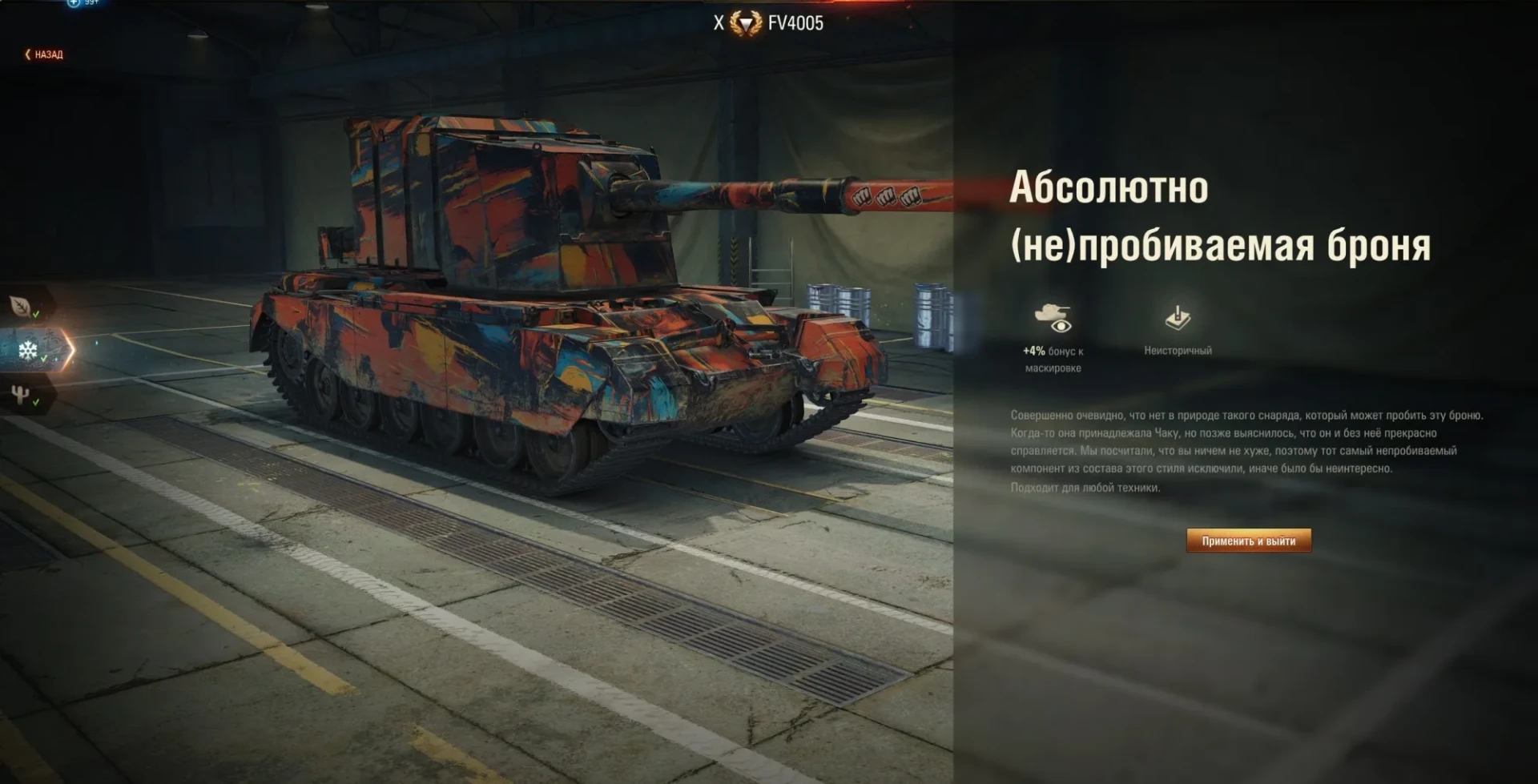This screenshot has height=784, width=1538.
Task: Click the Применить и выйти button
Action: 1248,541
